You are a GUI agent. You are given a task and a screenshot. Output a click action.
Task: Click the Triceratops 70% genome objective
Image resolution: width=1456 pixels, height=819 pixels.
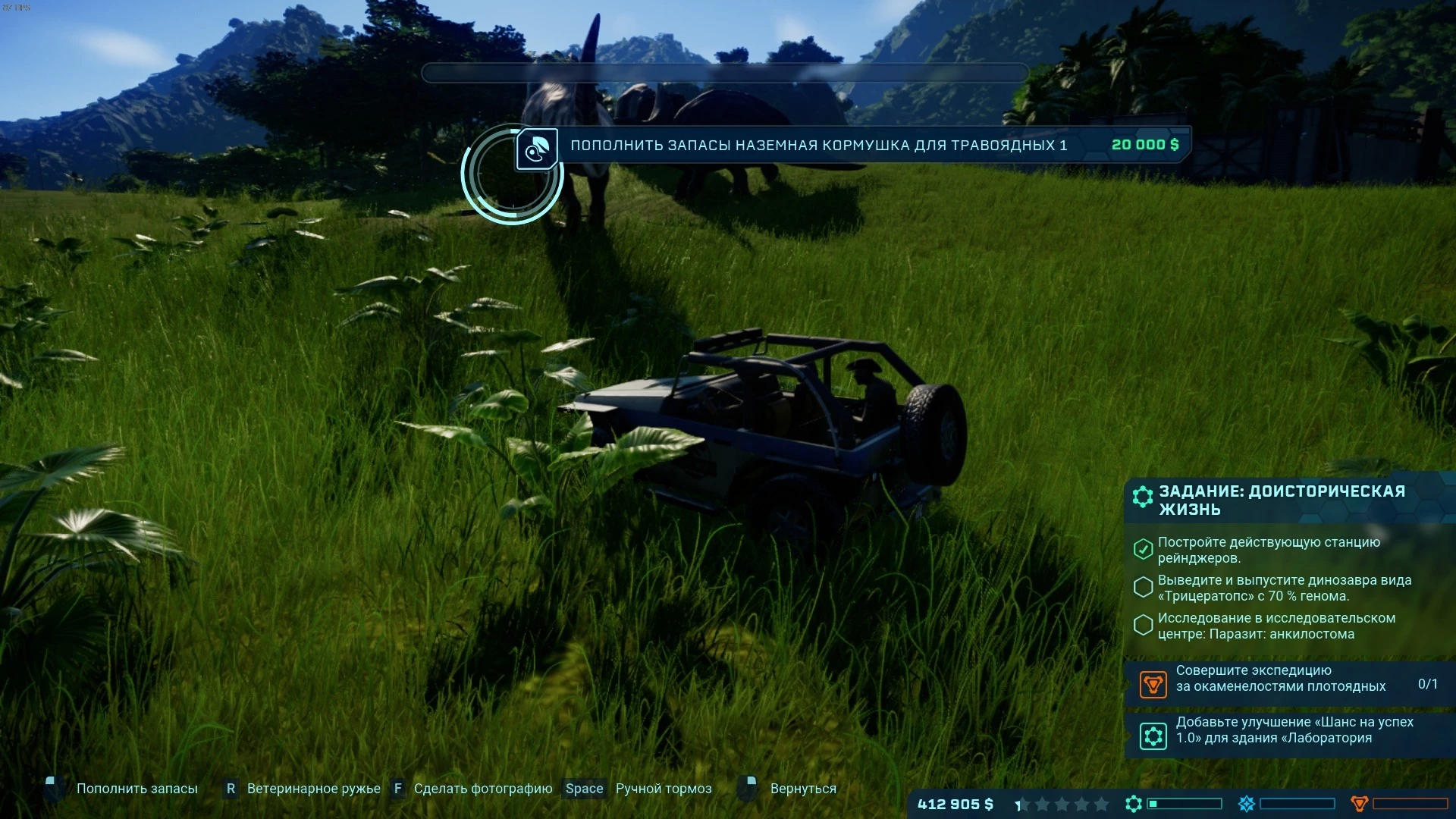pos(1284,588)
